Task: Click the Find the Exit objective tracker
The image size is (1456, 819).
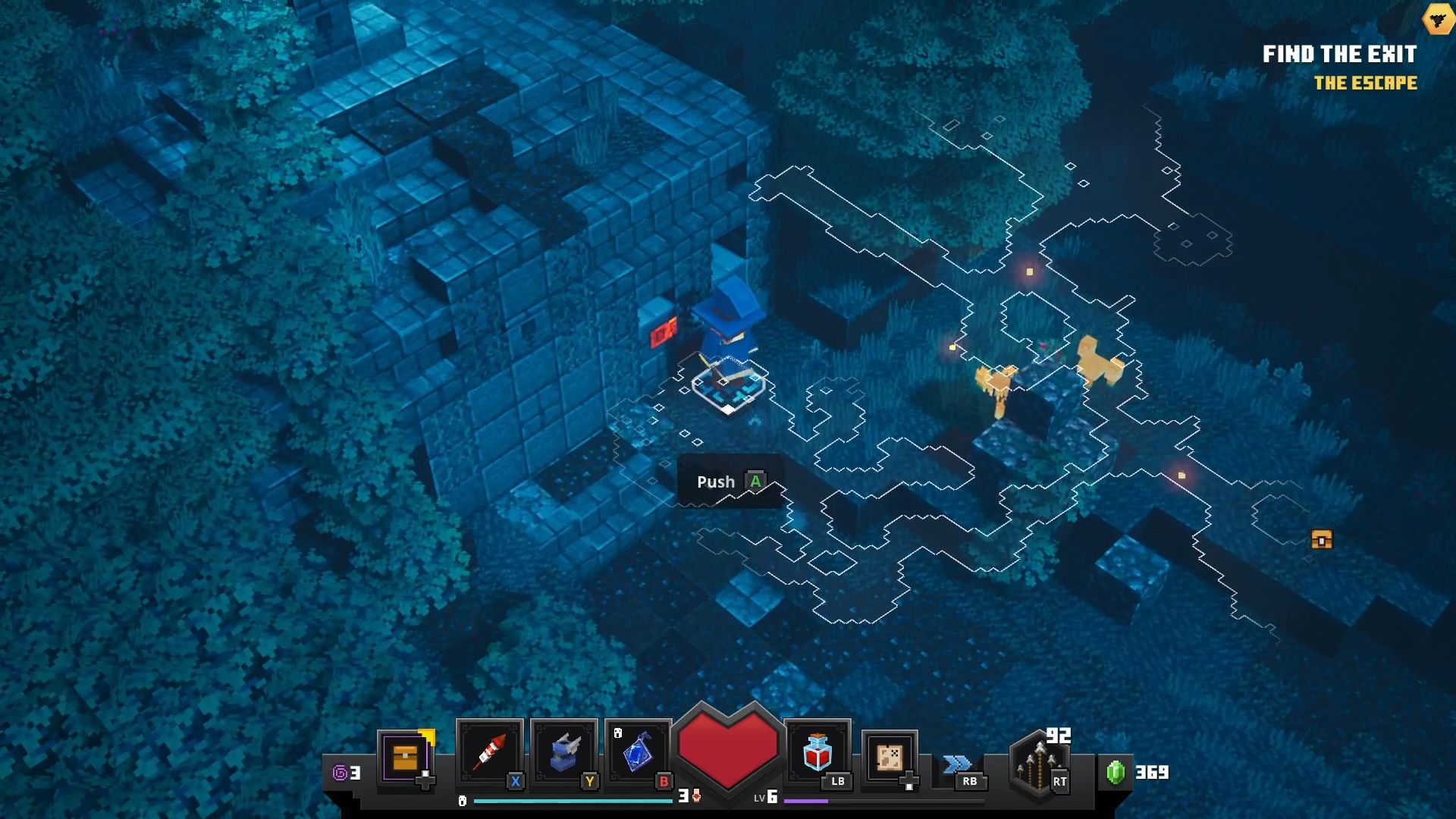Action: point(1339,55)
